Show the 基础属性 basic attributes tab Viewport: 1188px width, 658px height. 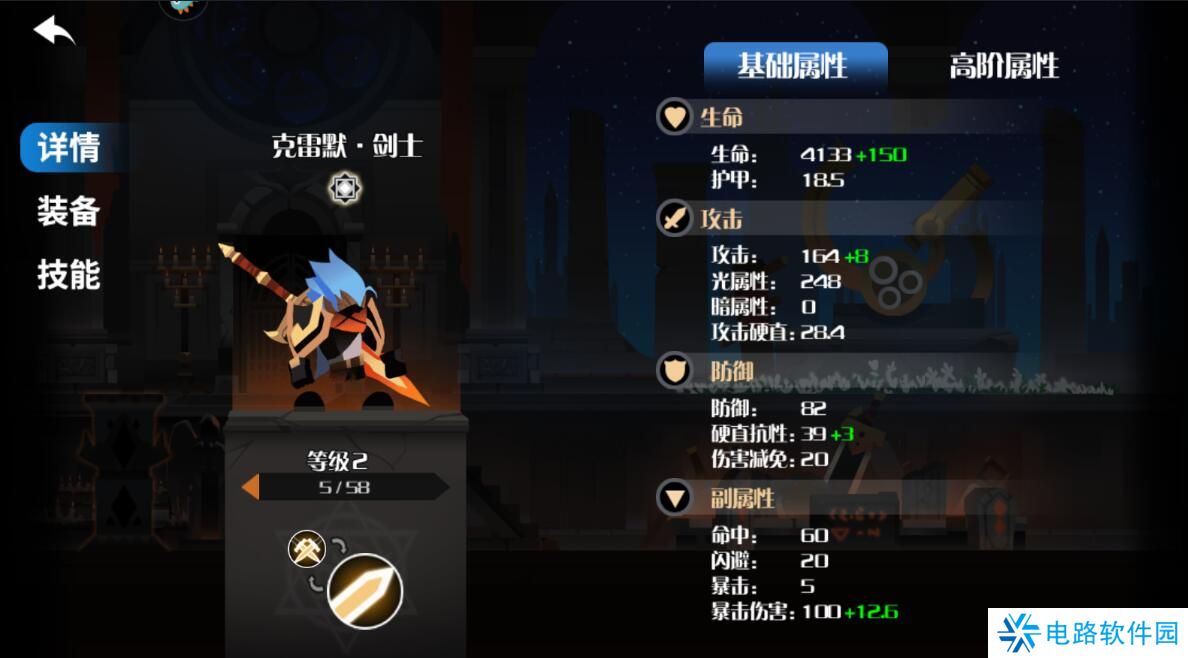click(794, 67)
